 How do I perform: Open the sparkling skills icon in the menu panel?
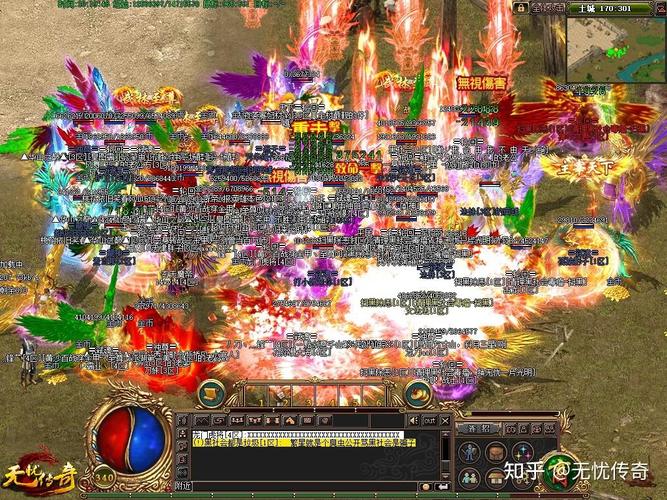pos(521,452)
